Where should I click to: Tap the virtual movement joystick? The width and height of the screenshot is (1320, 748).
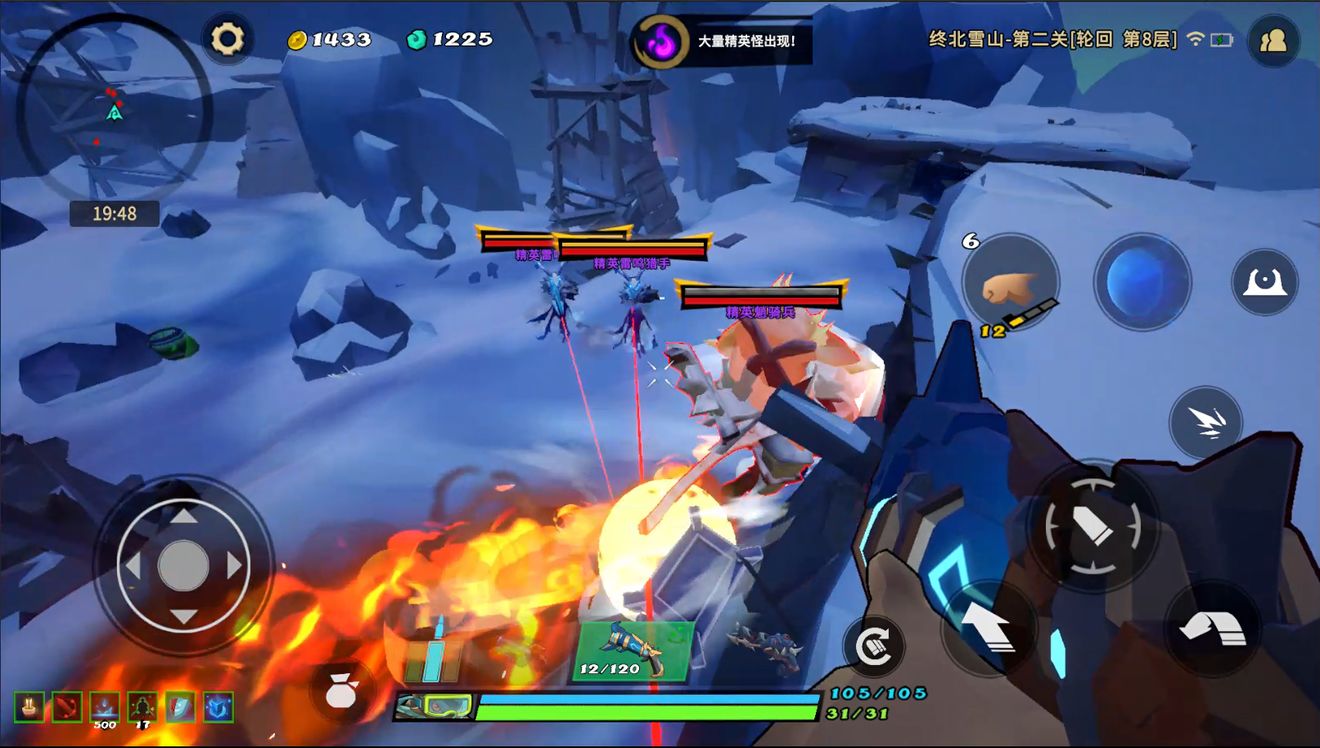[x=183, y=567]
